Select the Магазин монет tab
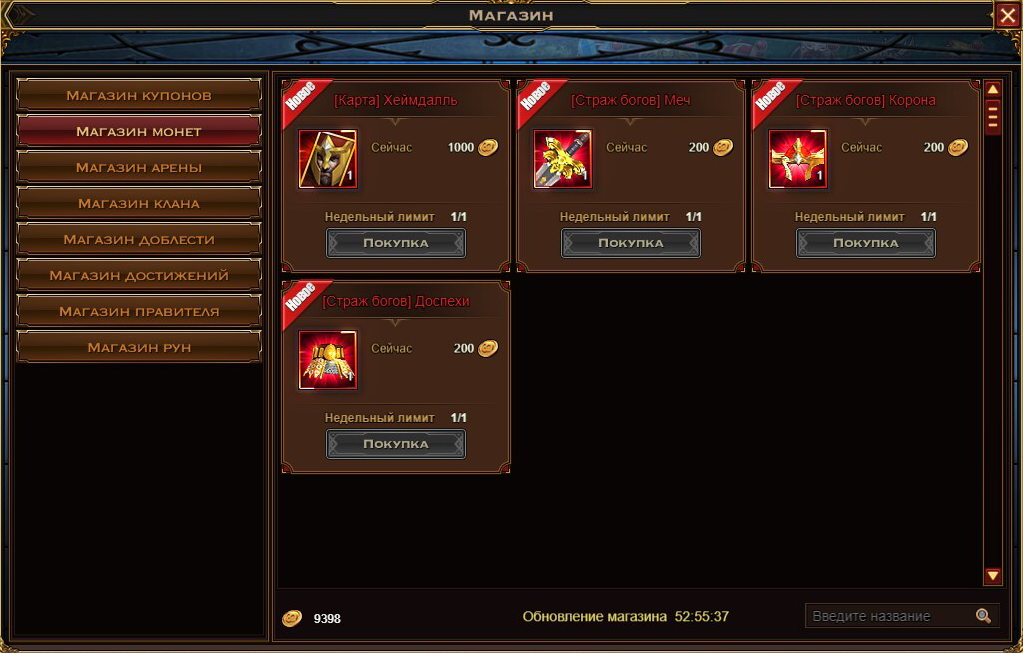Screen dimensions: 1023x653 (x=139, y=132)
